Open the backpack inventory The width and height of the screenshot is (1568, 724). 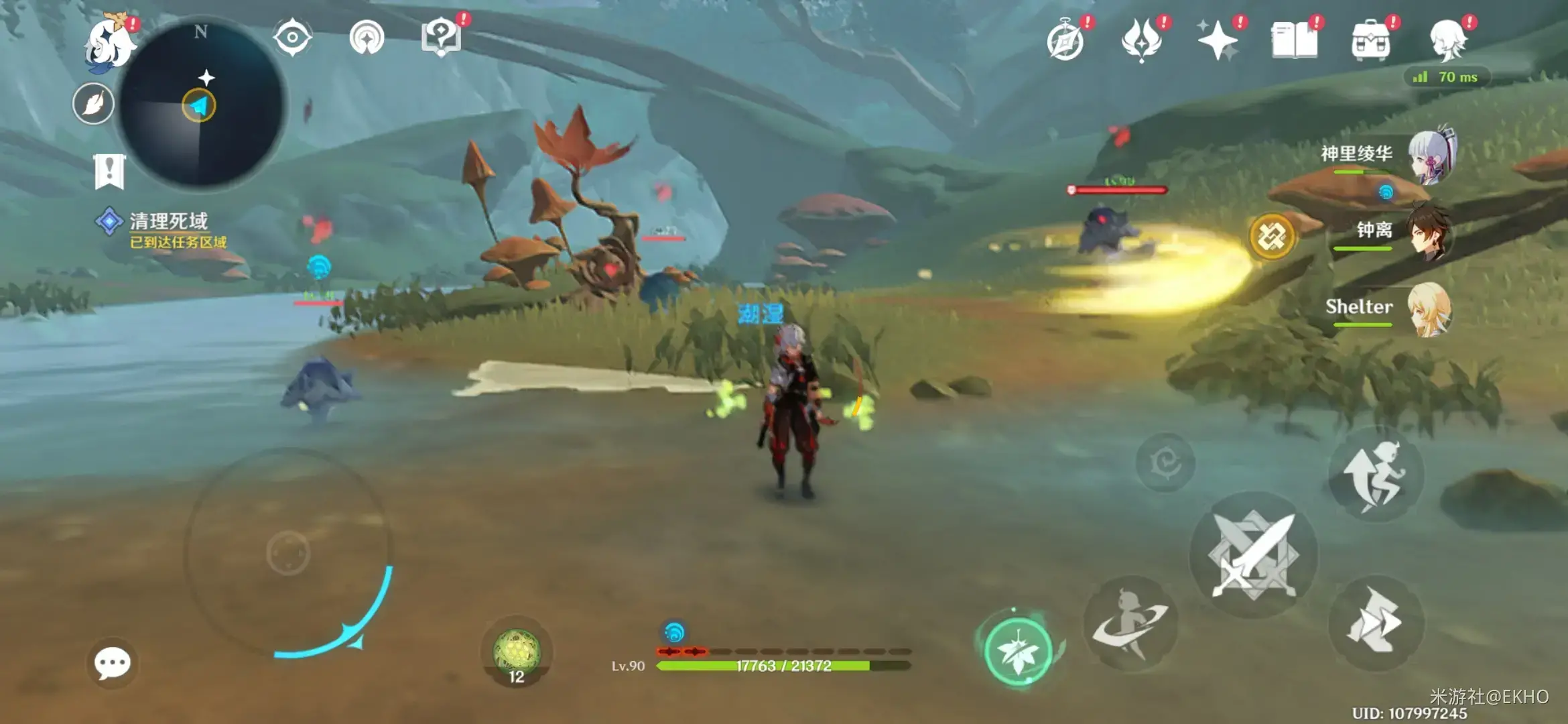[x=1370, y=40]
